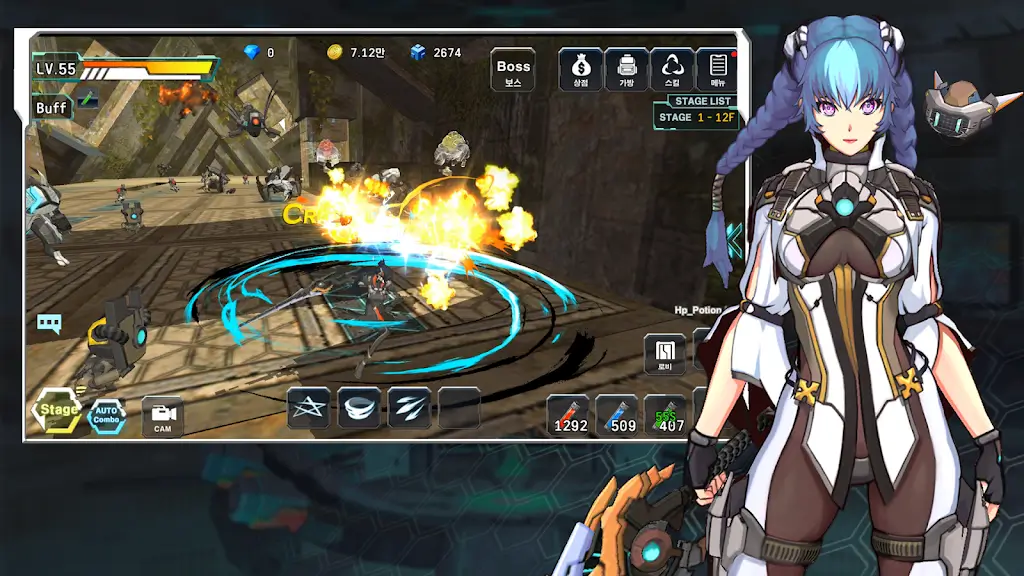Show the Stage List panel
Screen dimensions: 1024x576
pos(696,111)
